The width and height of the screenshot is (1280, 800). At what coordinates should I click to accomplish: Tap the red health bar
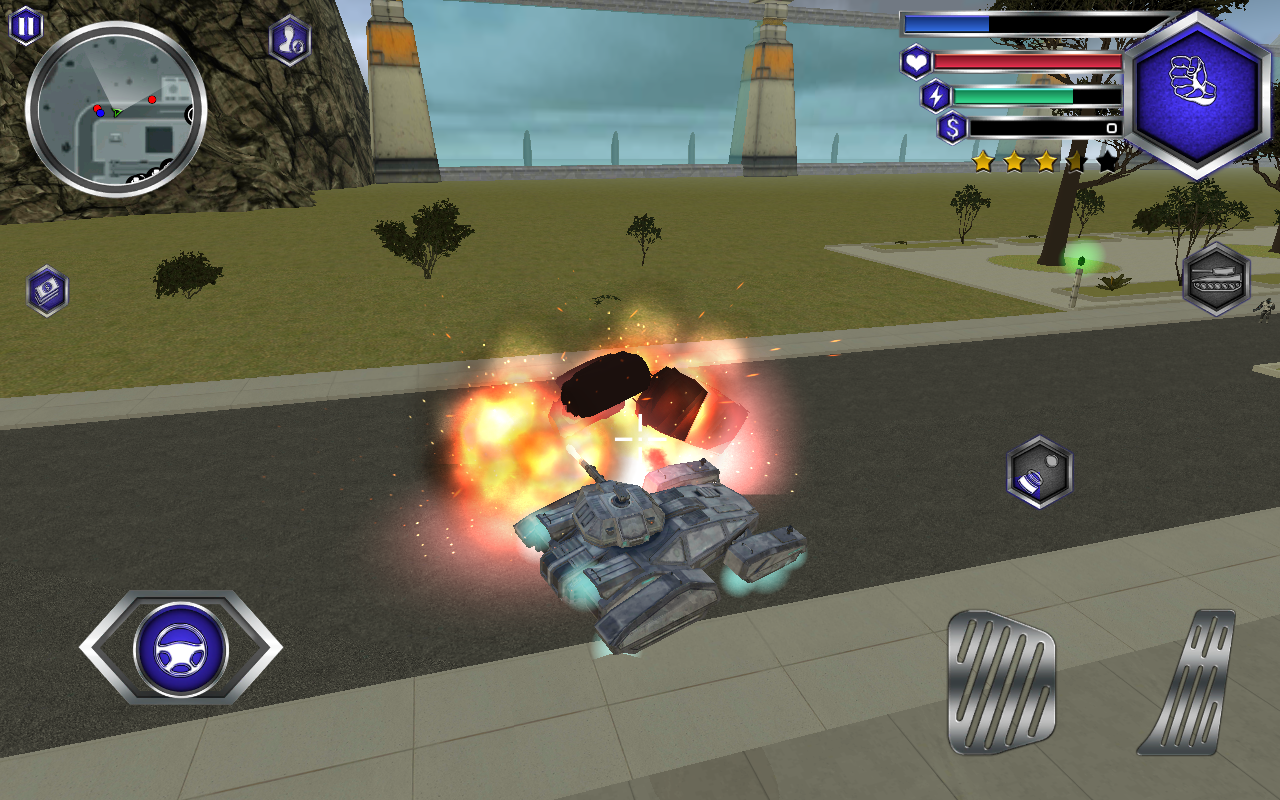pos(1030,62)
